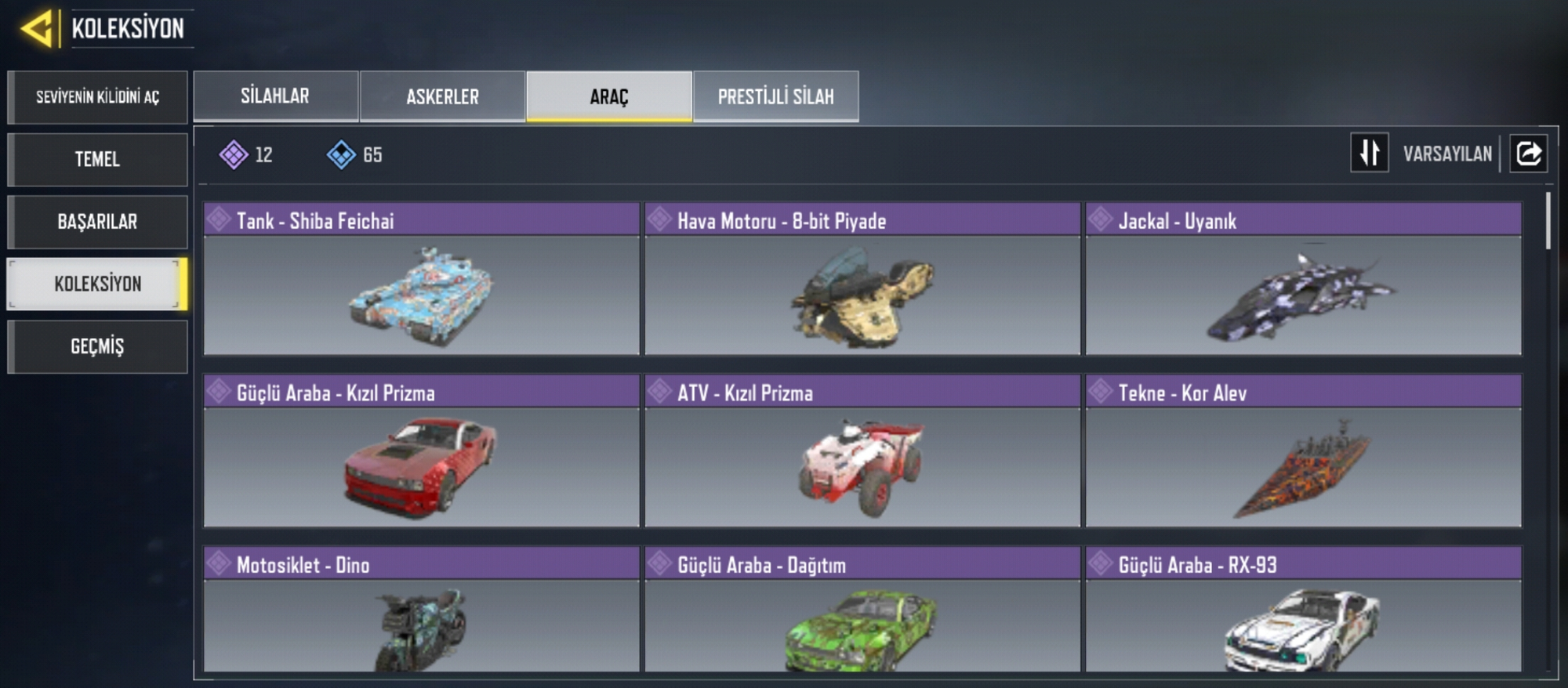
Task: Select the Araç tab
Action: pos(609,96)
